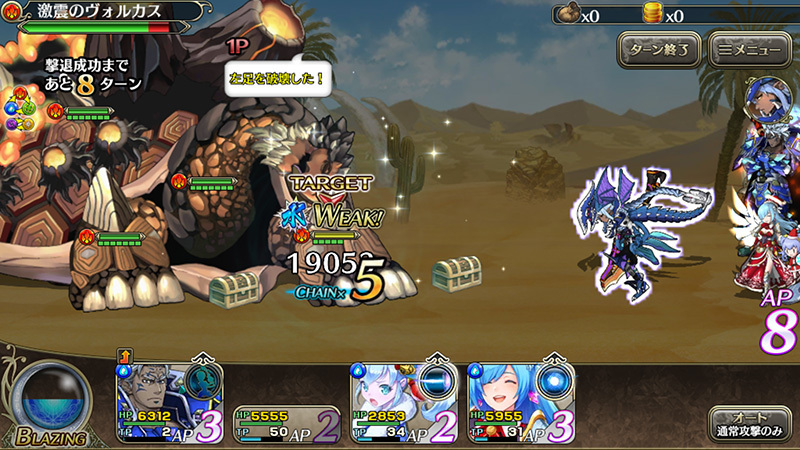Trigger the blue-haired girl's blue orb skill

tap(552, 383)
